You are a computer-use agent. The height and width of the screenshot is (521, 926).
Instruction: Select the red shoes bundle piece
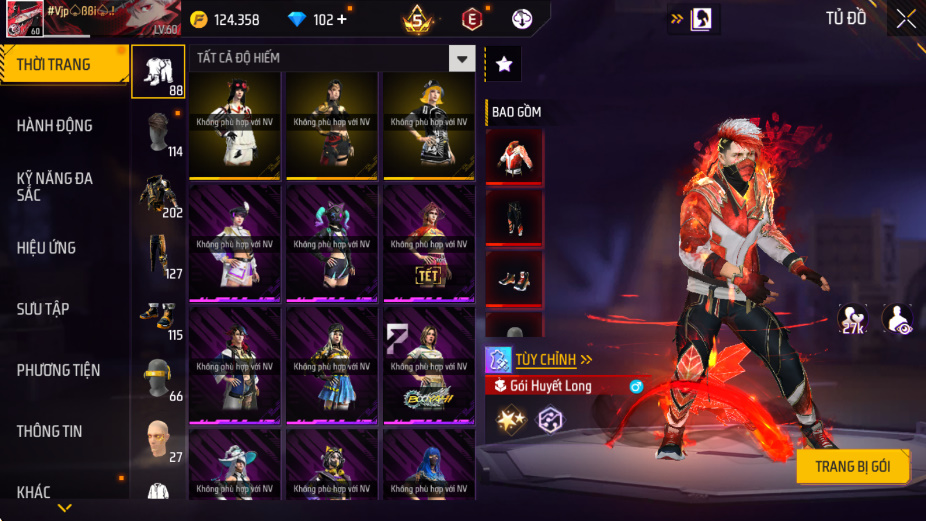click(x=515, y=278)
